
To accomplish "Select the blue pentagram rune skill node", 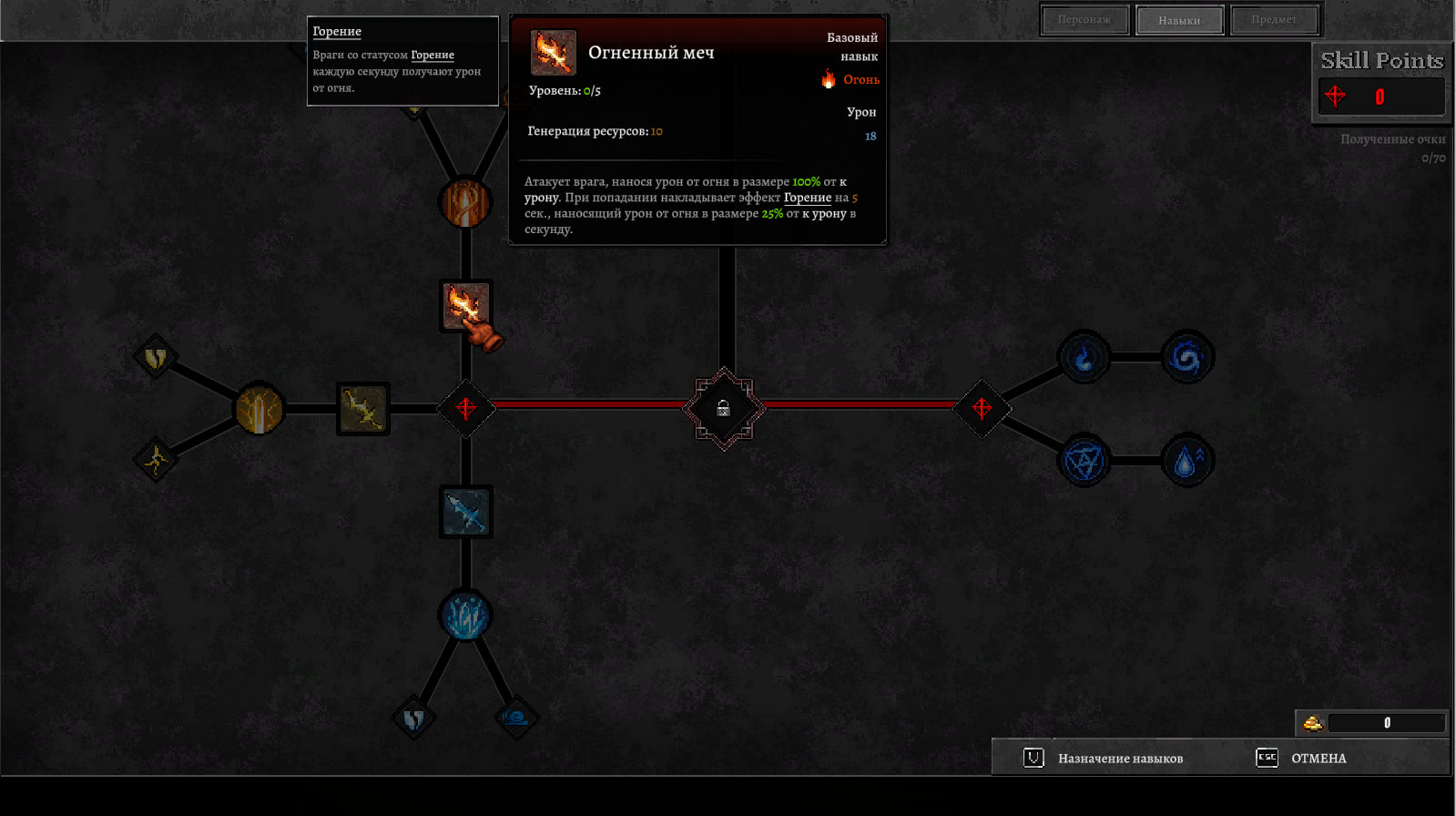I will pos(1084,461).
